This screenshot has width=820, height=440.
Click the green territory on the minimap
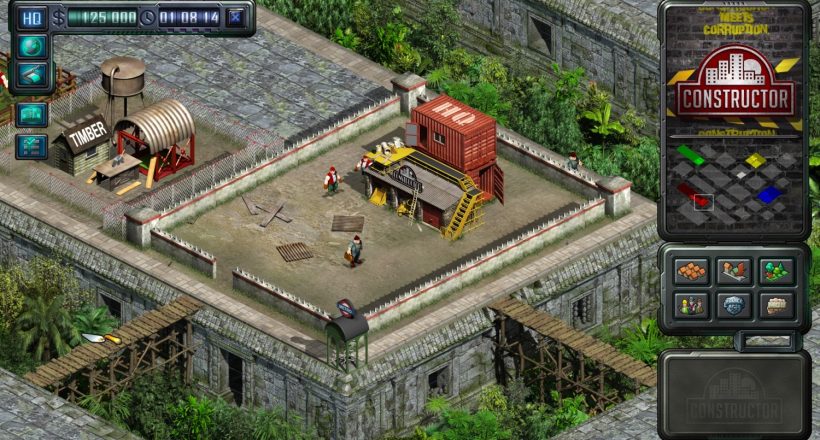click(690, 155)
